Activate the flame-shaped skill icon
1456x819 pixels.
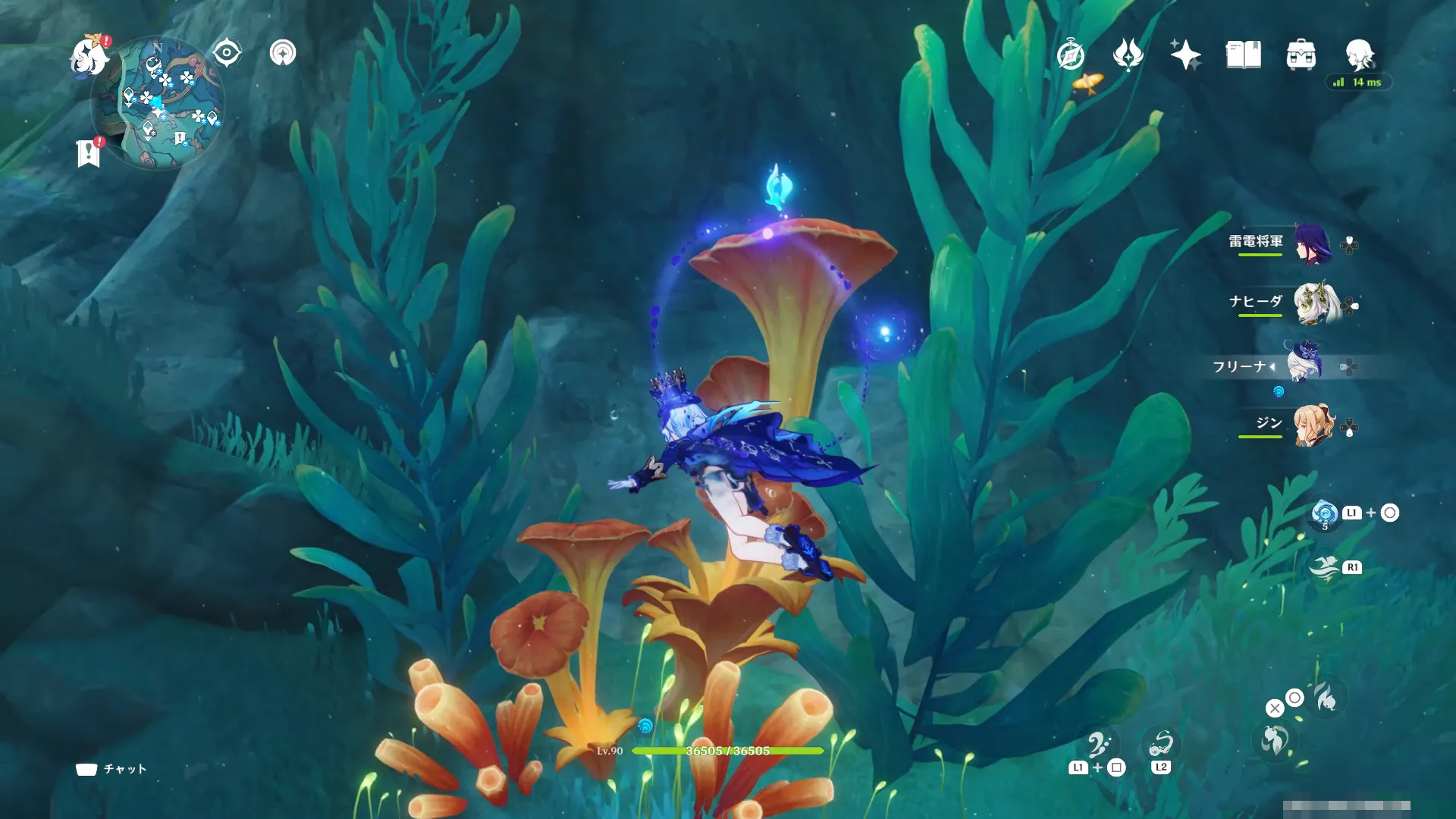click(x=1326, y=698)
